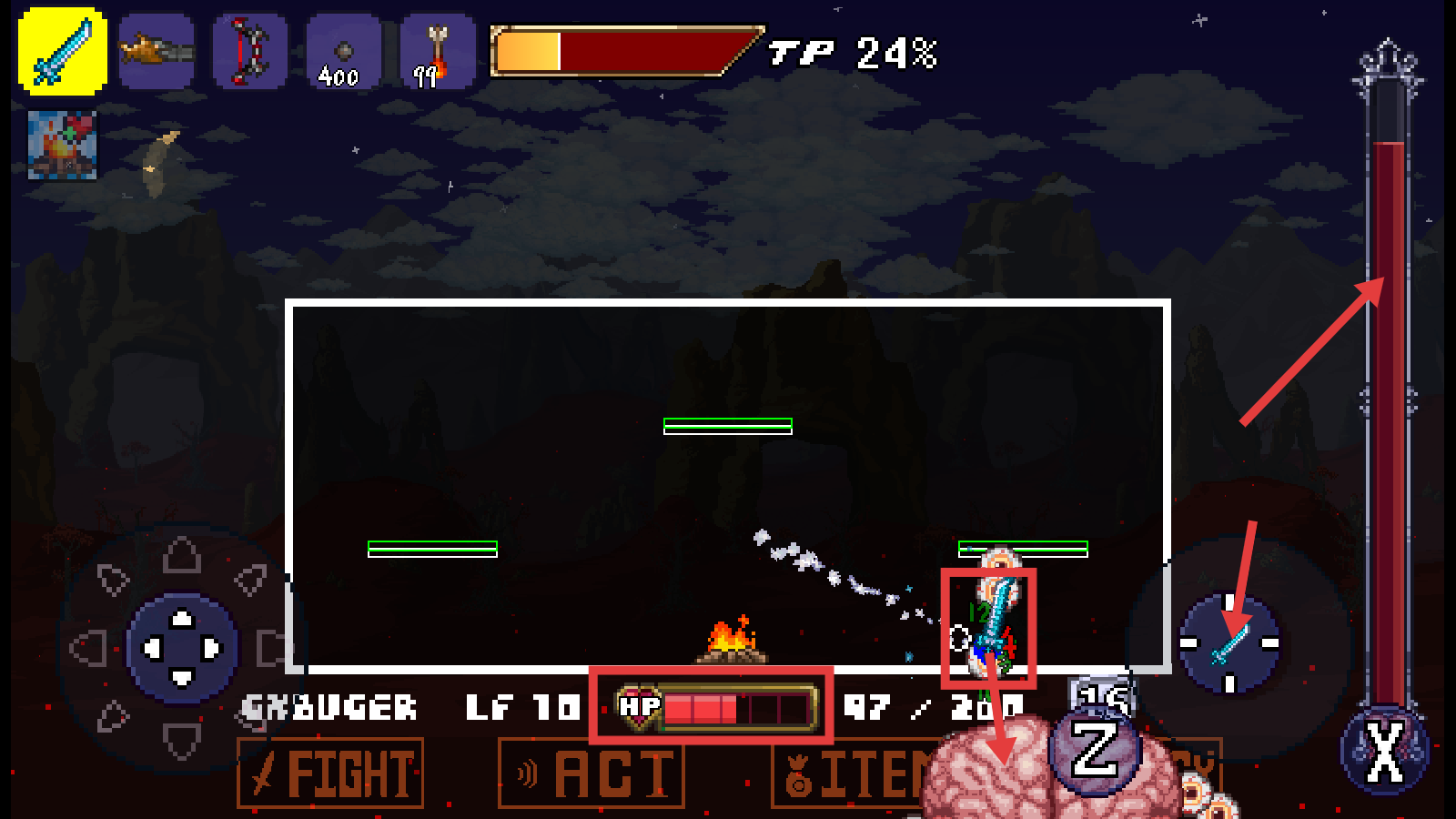The image size is (1456, 819).
Task: Pick the flaming arrow ammo slot
Action: pyautogui.click(x=437, y=52)
